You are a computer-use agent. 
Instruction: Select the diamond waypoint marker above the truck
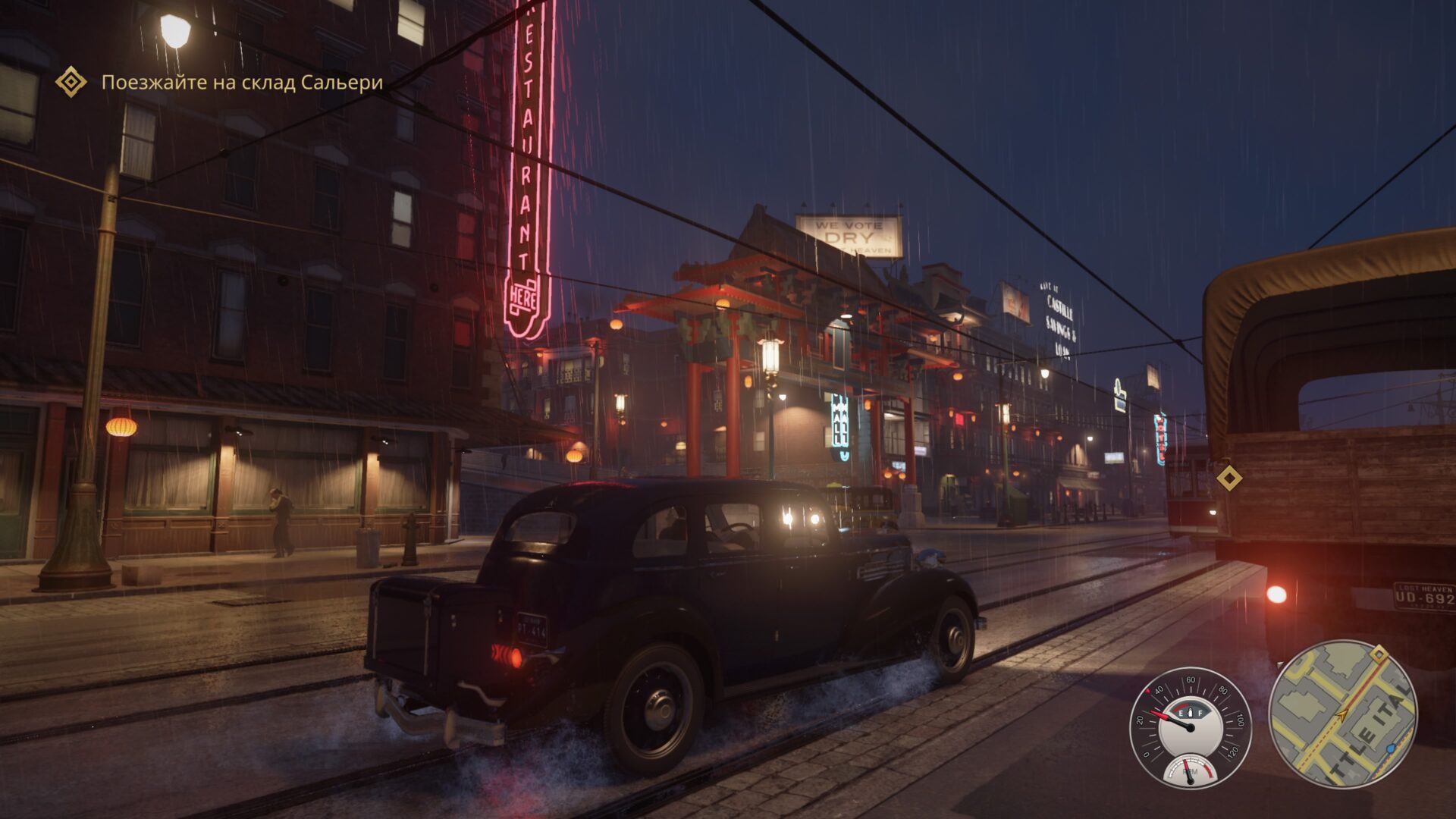[x=1228, y=479]
